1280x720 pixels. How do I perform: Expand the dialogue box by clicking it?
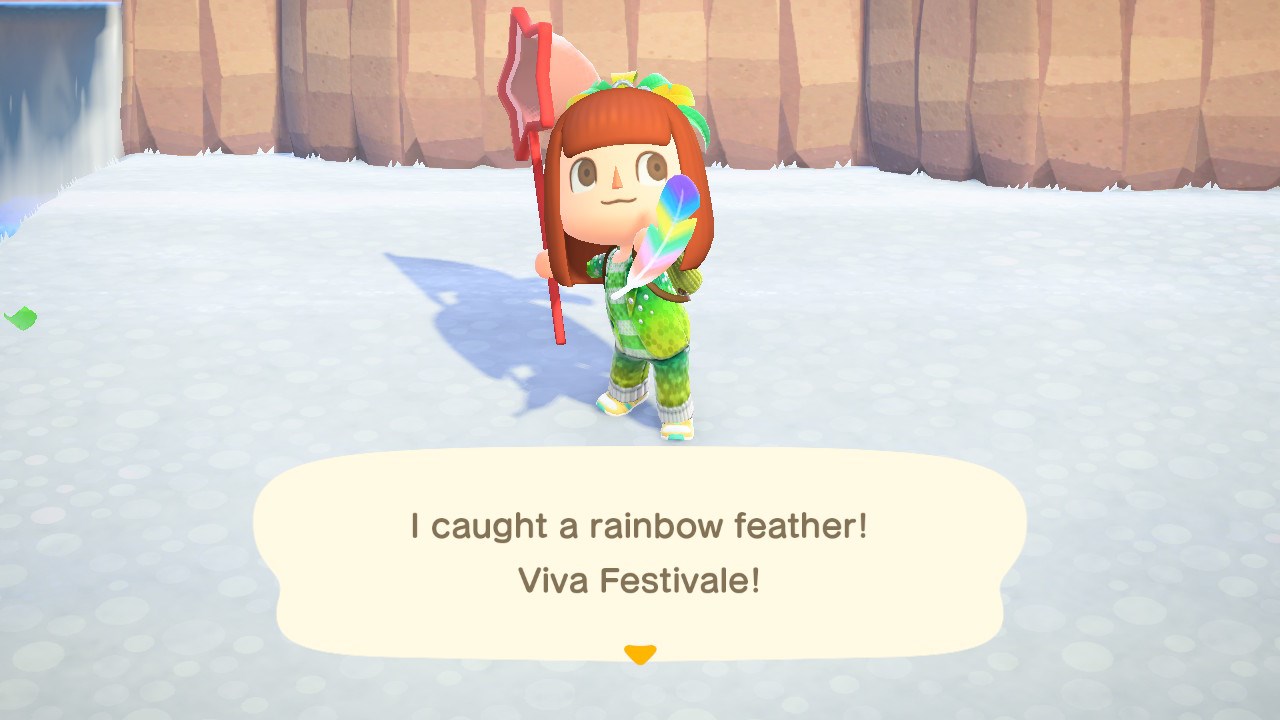tap(640, 555)
